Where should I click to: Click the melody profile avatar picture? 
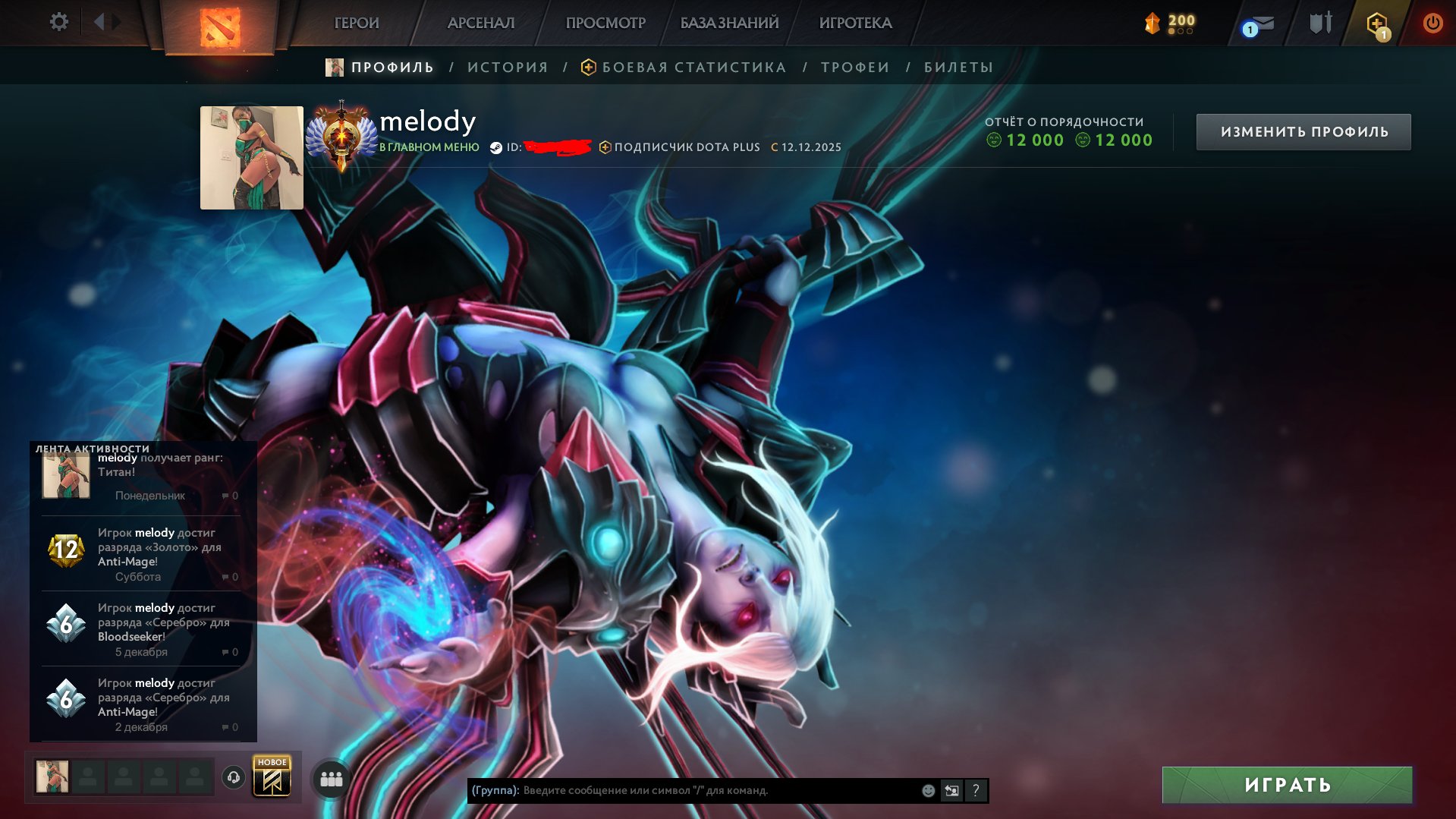251,156
